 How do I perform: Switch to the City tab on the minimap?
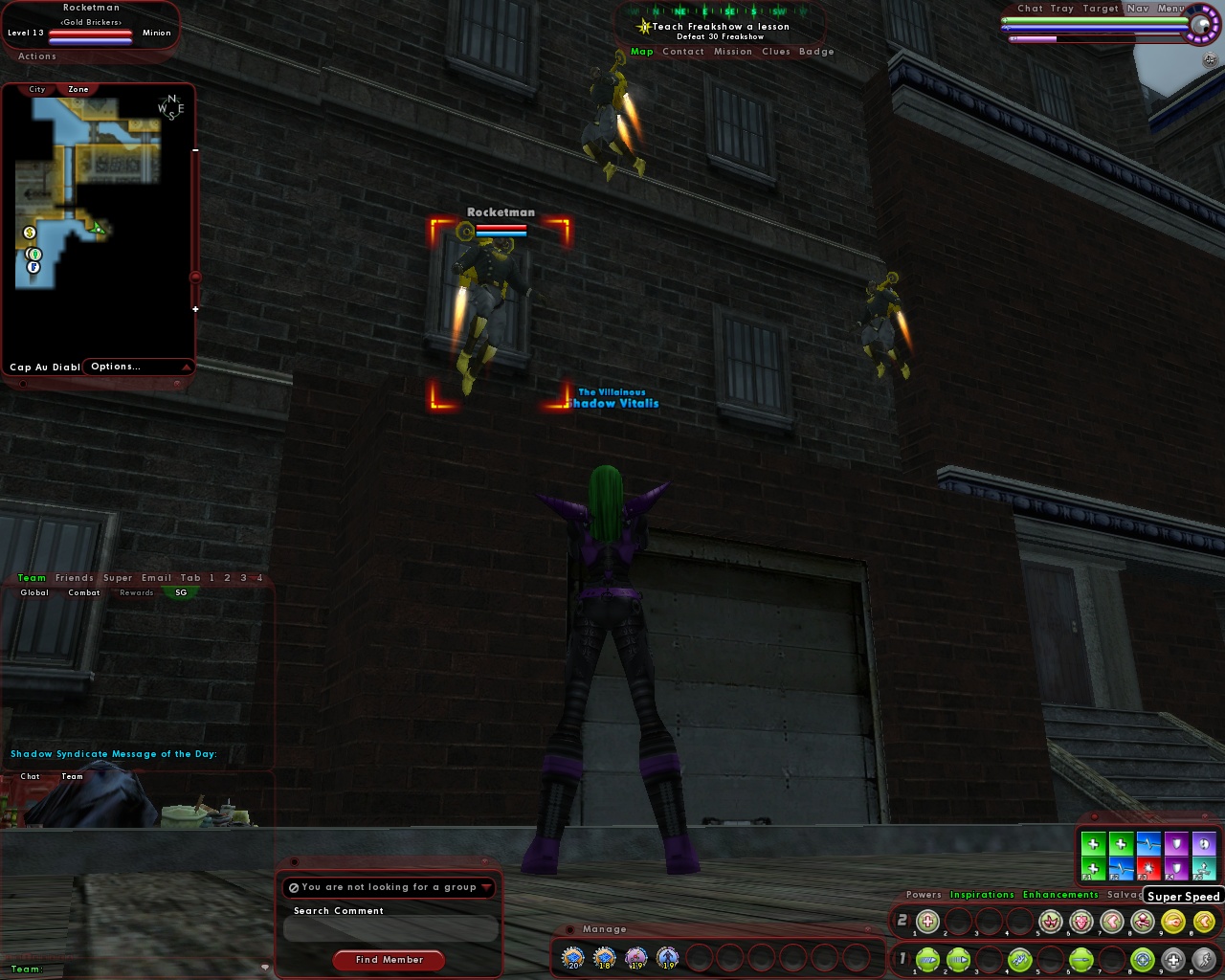tap(36, 89)
